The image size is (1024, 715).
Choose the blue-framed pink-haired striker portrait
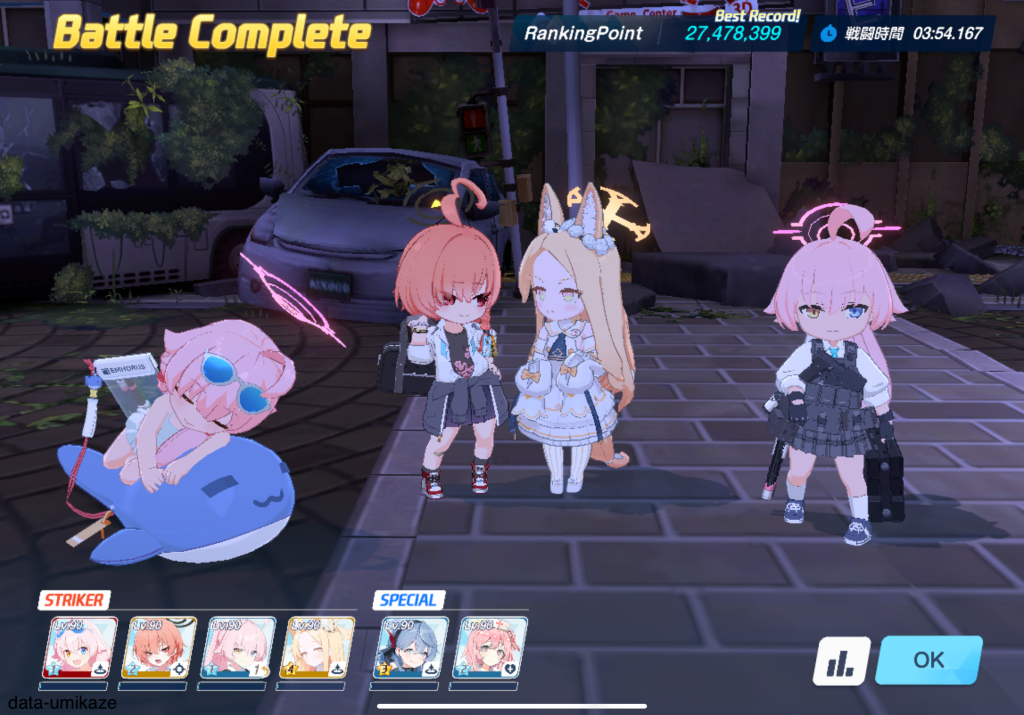[x=238, y=648]
